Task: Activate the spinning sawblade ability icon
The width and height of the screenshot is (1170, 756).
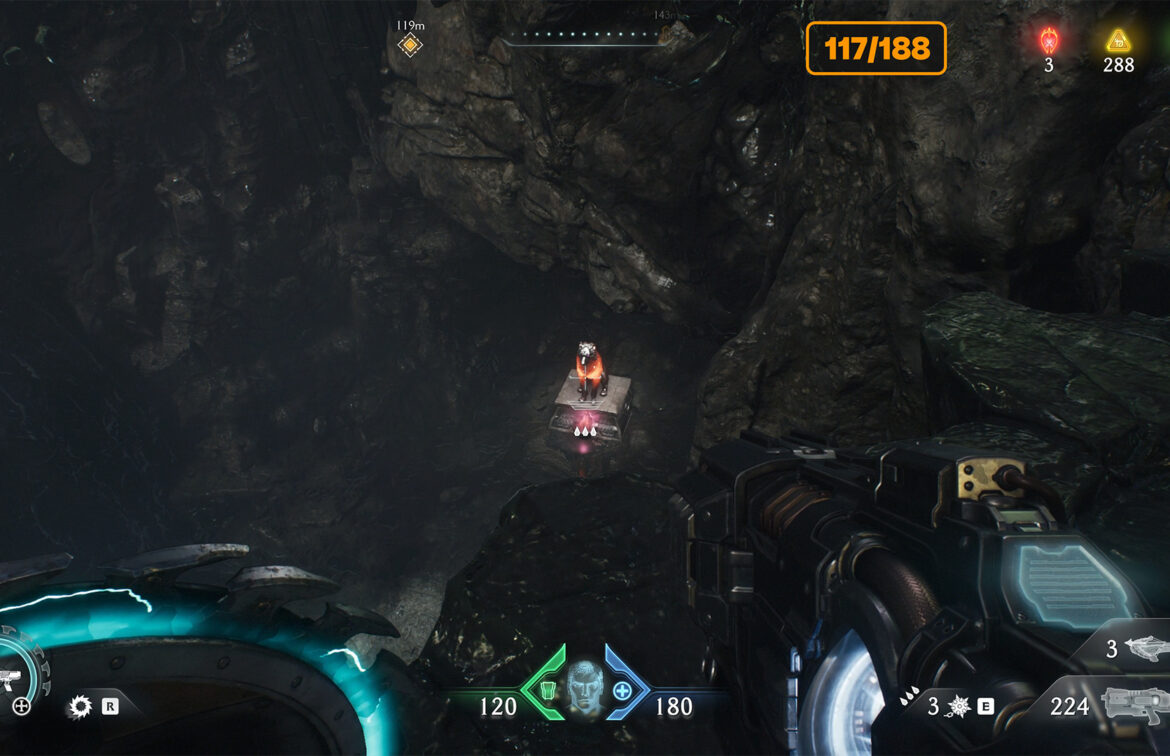Action: click(x=79, y=708)
